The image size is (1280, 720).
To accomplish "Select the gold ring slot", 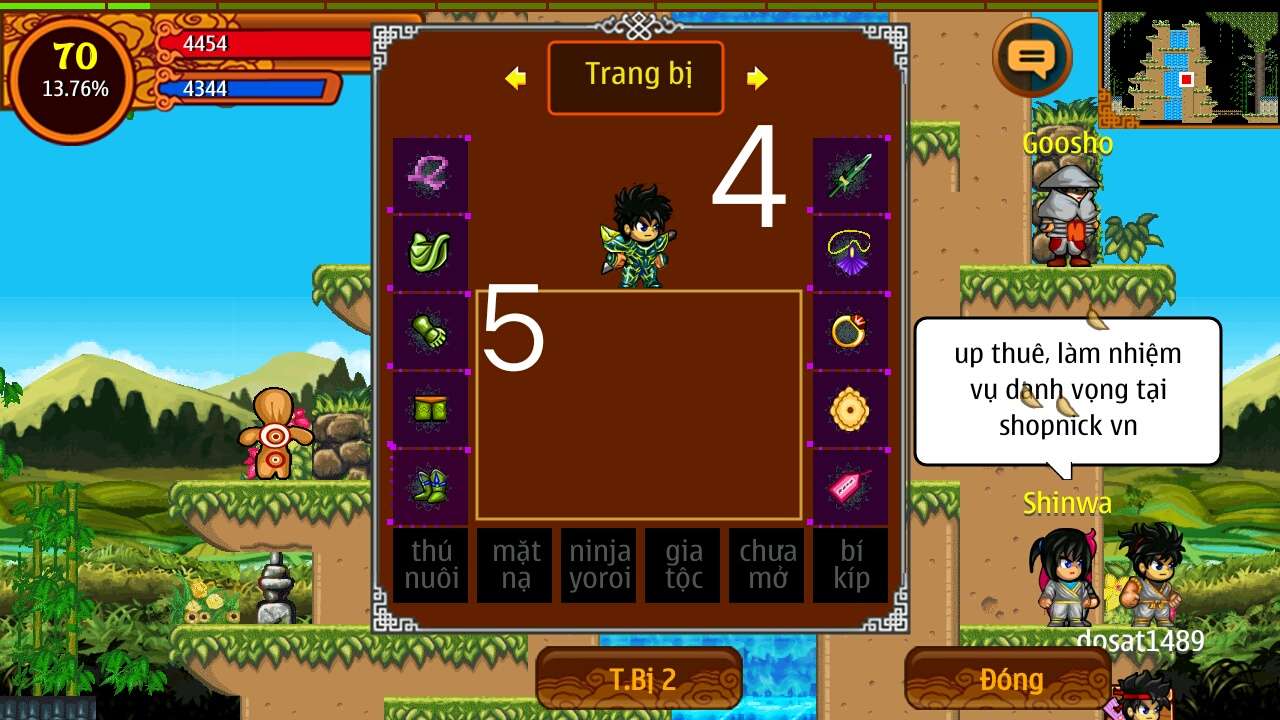I will tap(850, 331).
